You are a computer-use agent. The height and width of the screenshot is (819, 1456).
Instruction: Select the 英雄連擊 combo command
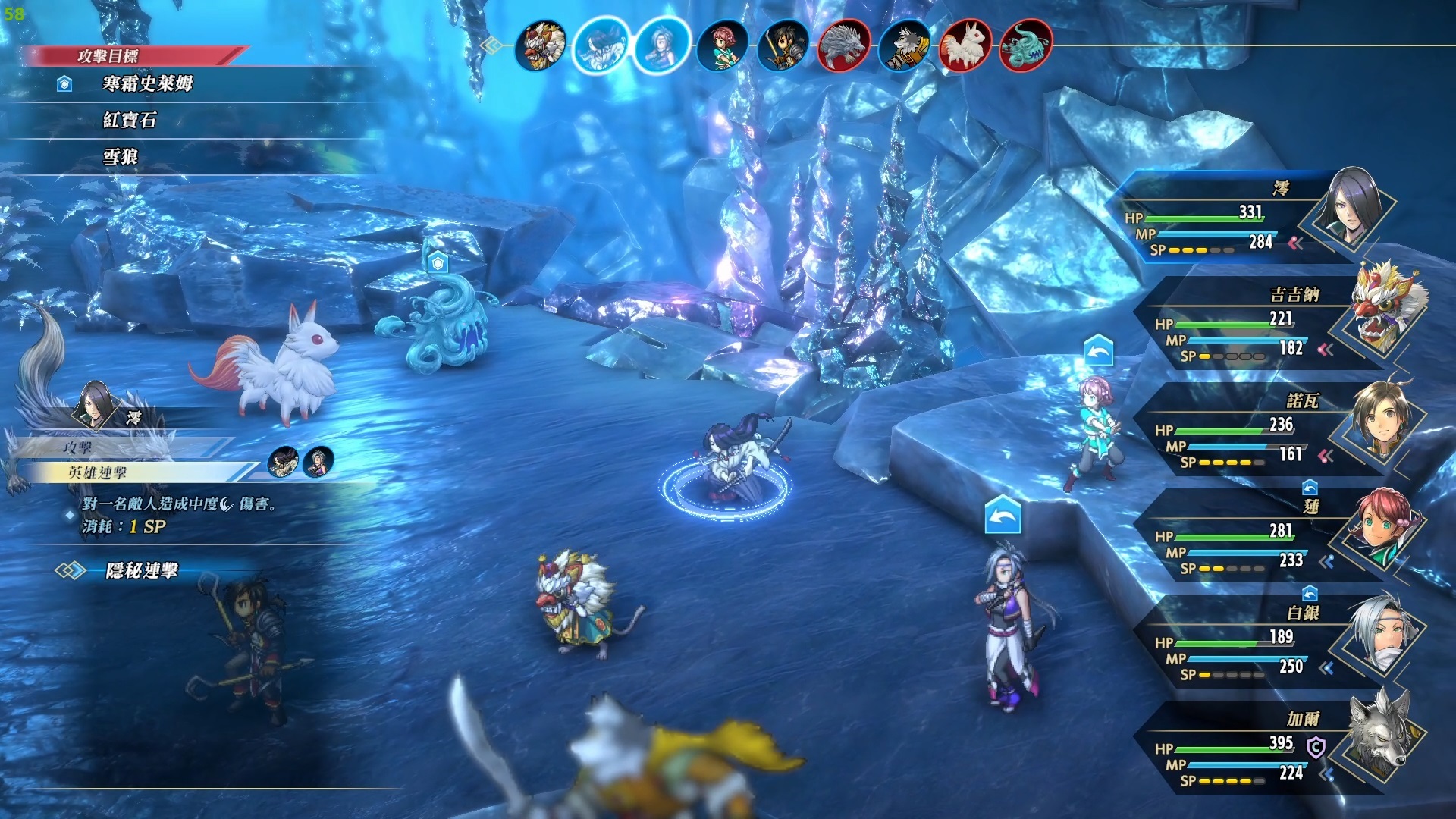point(99,472)
